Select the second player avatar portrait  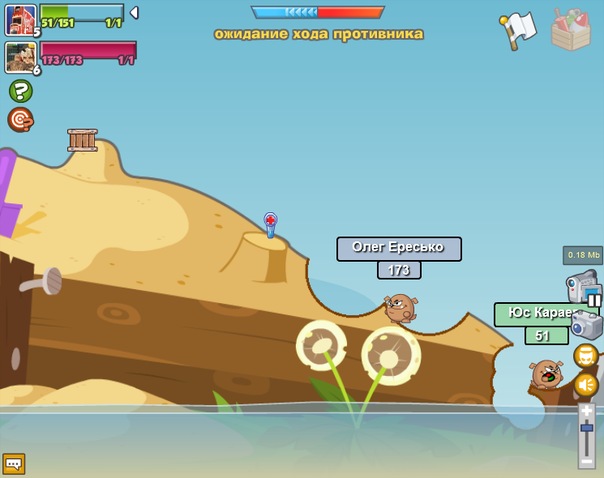(x=20, y=56)
